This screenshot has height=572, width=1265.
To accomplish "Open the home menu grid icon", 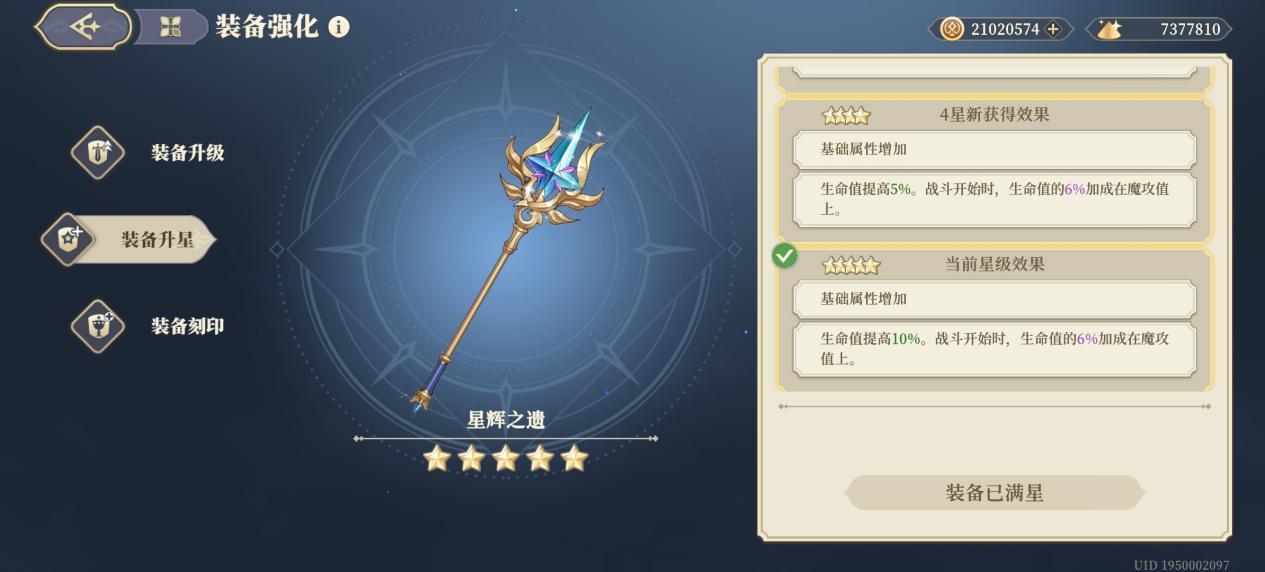I will [x=170, y=27].
